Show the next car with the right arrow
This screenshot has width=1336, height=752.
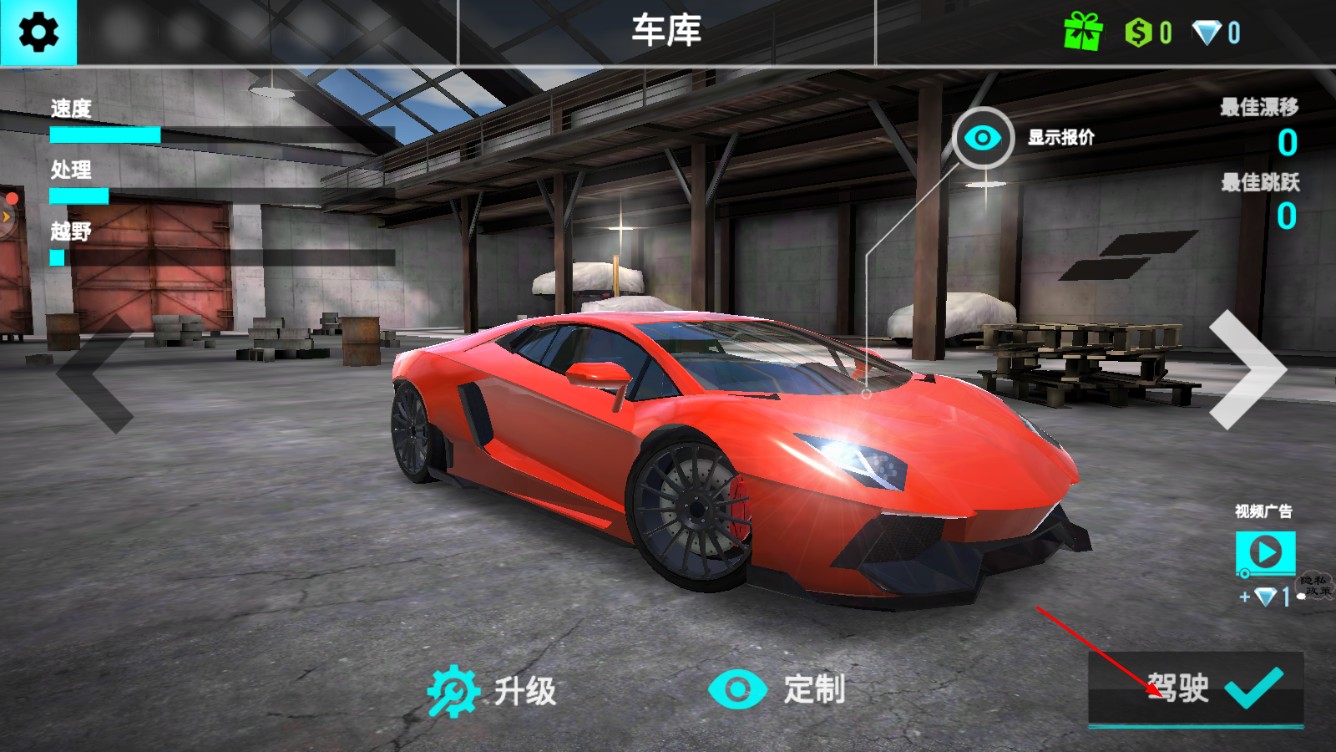pos(1246,369)
